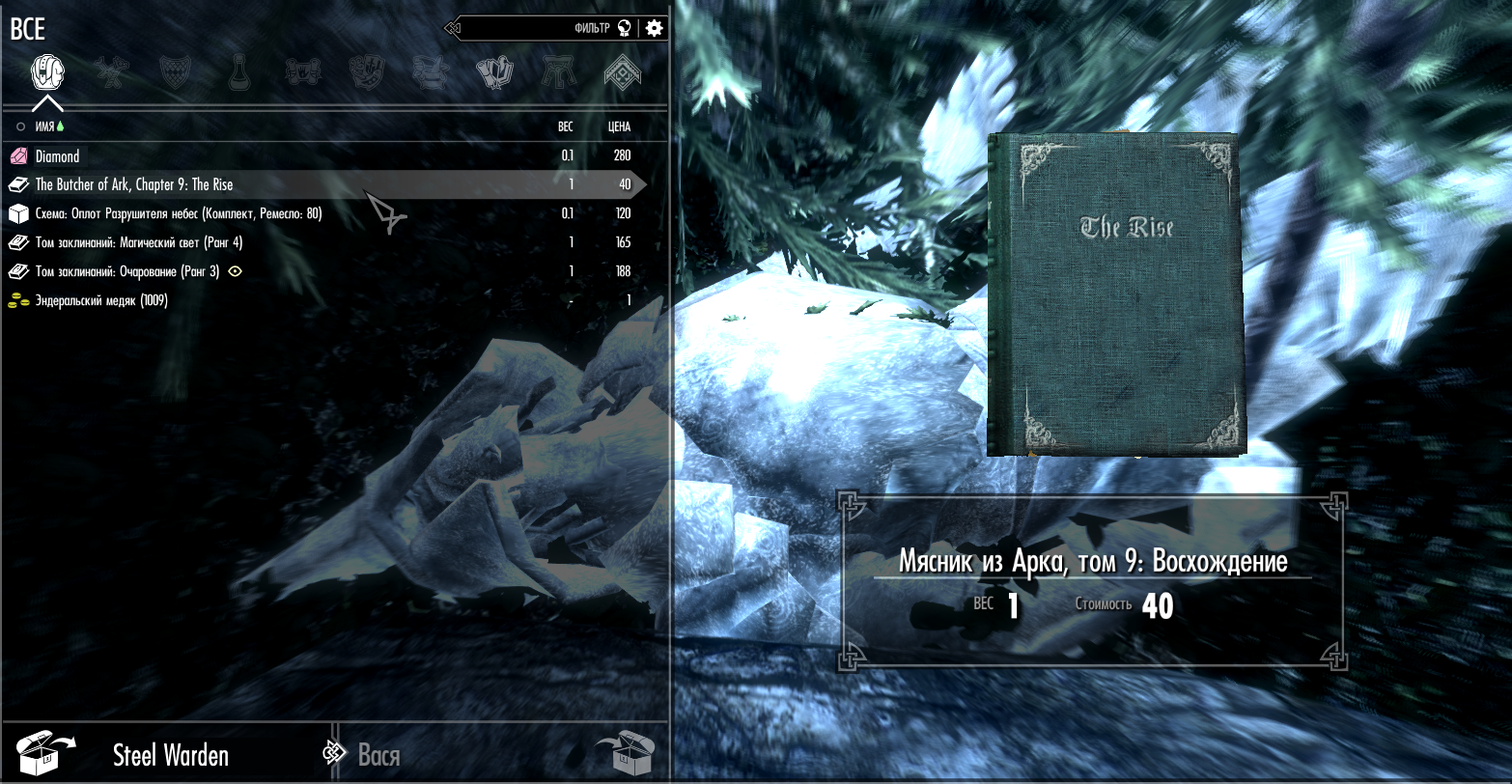Filter by the potions flask tab

coord(239,71)
